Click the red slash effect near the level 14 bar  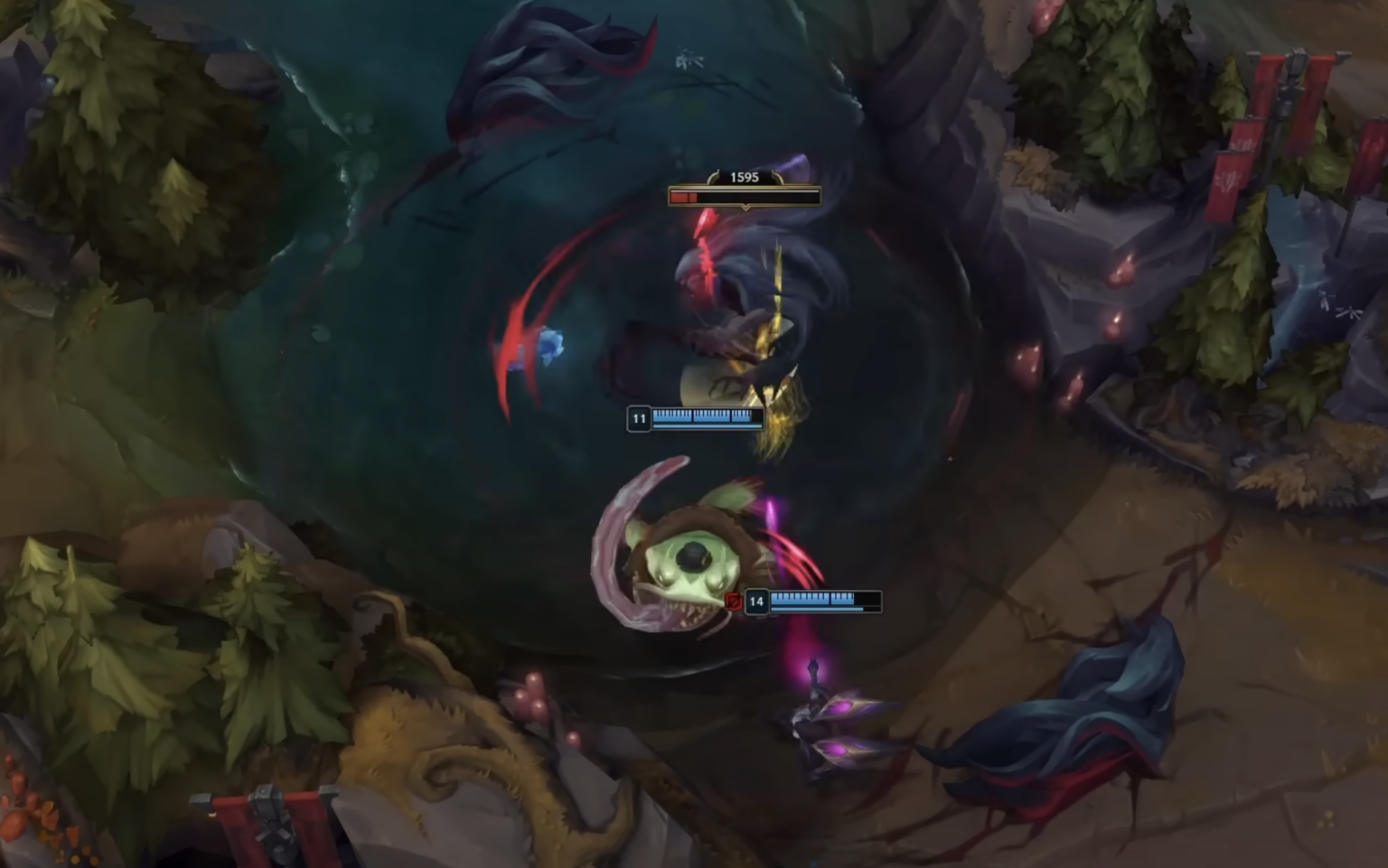(795, 551)
